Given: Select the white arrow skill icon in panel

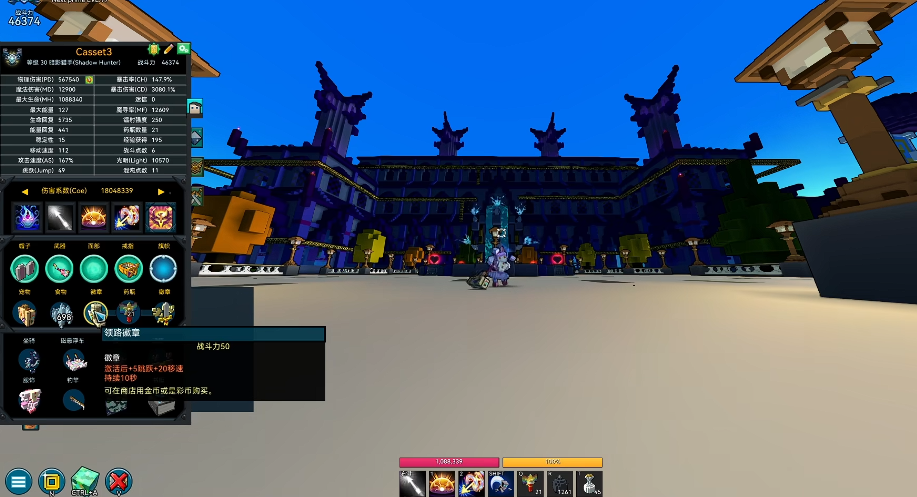Looking at the screenshot, I should coord(60,216).
